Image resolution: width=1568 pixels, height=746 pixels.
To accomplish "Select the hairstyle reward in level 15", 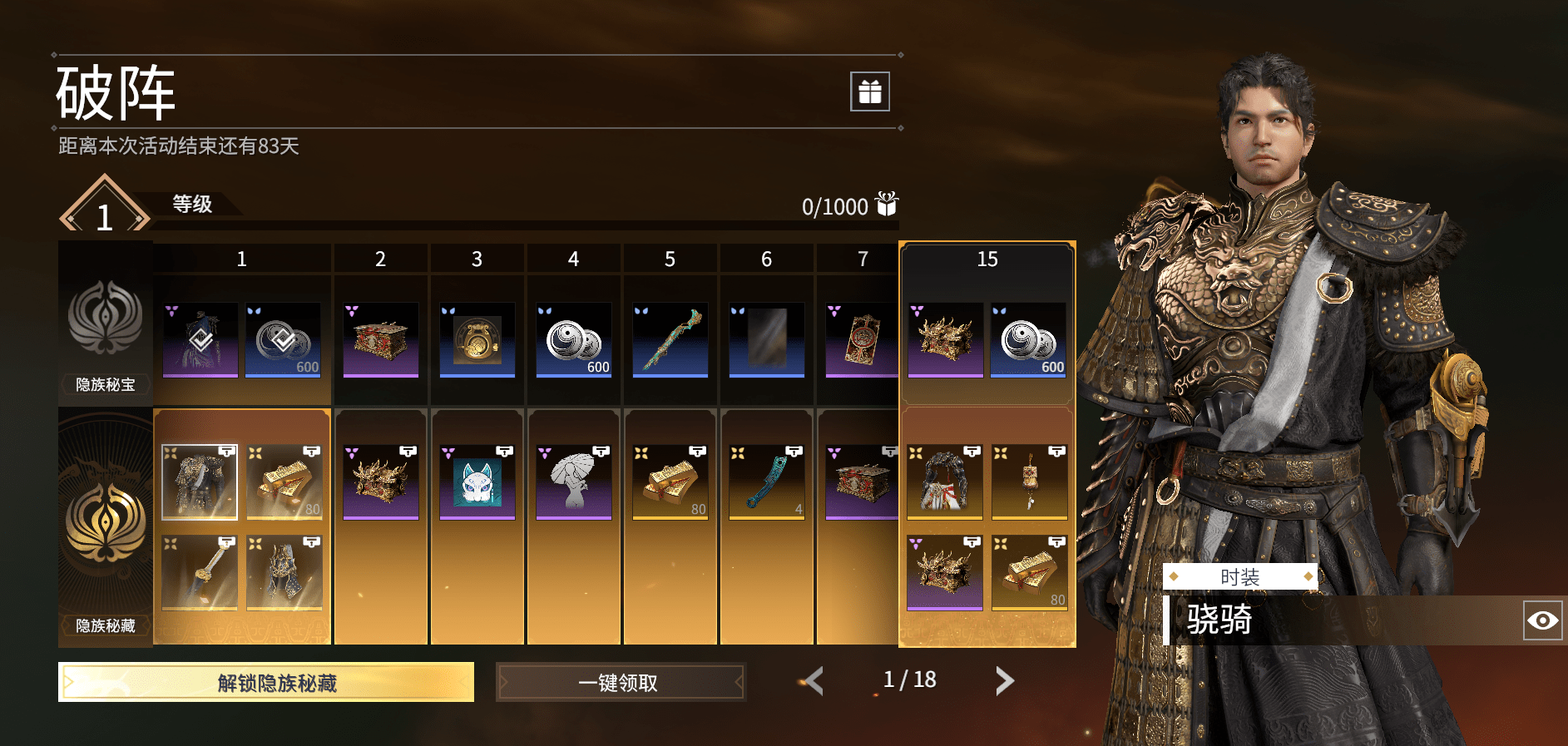I will click(x=945, y=482).
